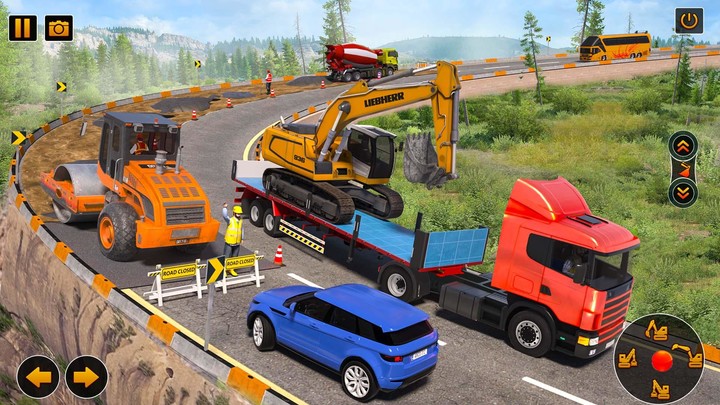Click the red center joystick button
This screenshot has width=720, height=405.
pyautogui.click(x=660, y=360)
